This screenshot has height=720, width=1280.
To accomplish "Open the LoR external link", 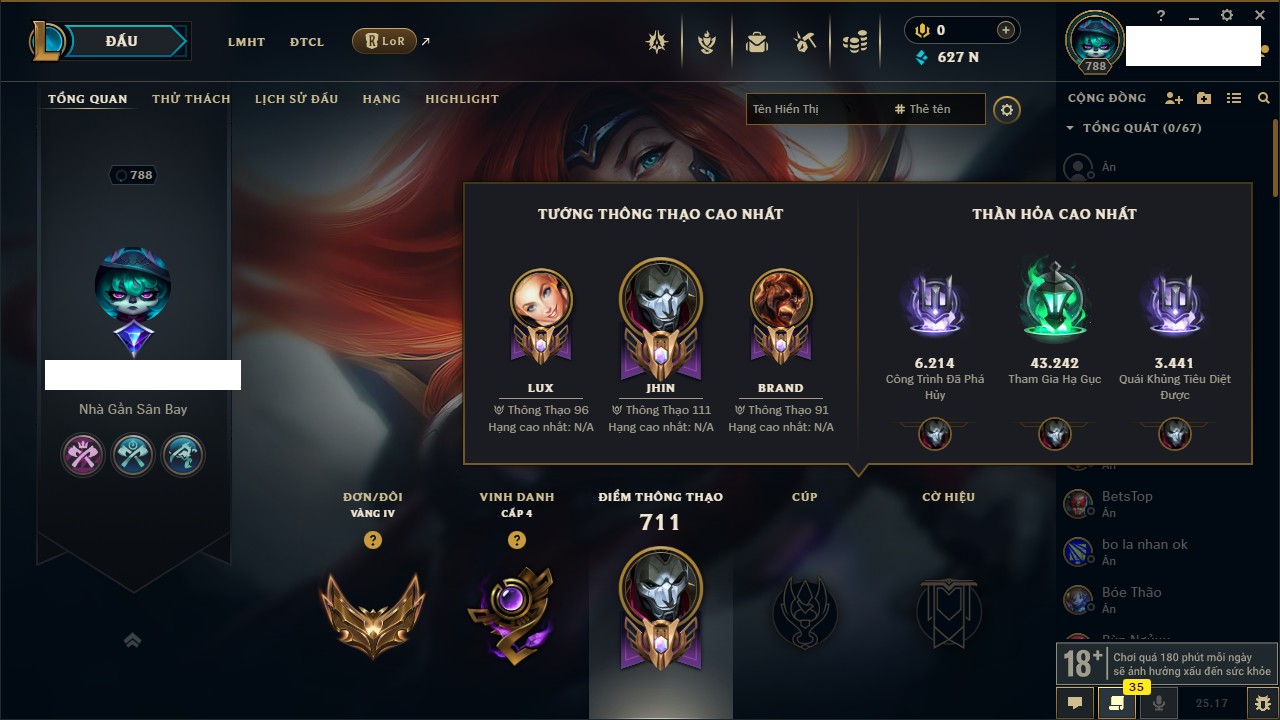I will pos(385,42).
